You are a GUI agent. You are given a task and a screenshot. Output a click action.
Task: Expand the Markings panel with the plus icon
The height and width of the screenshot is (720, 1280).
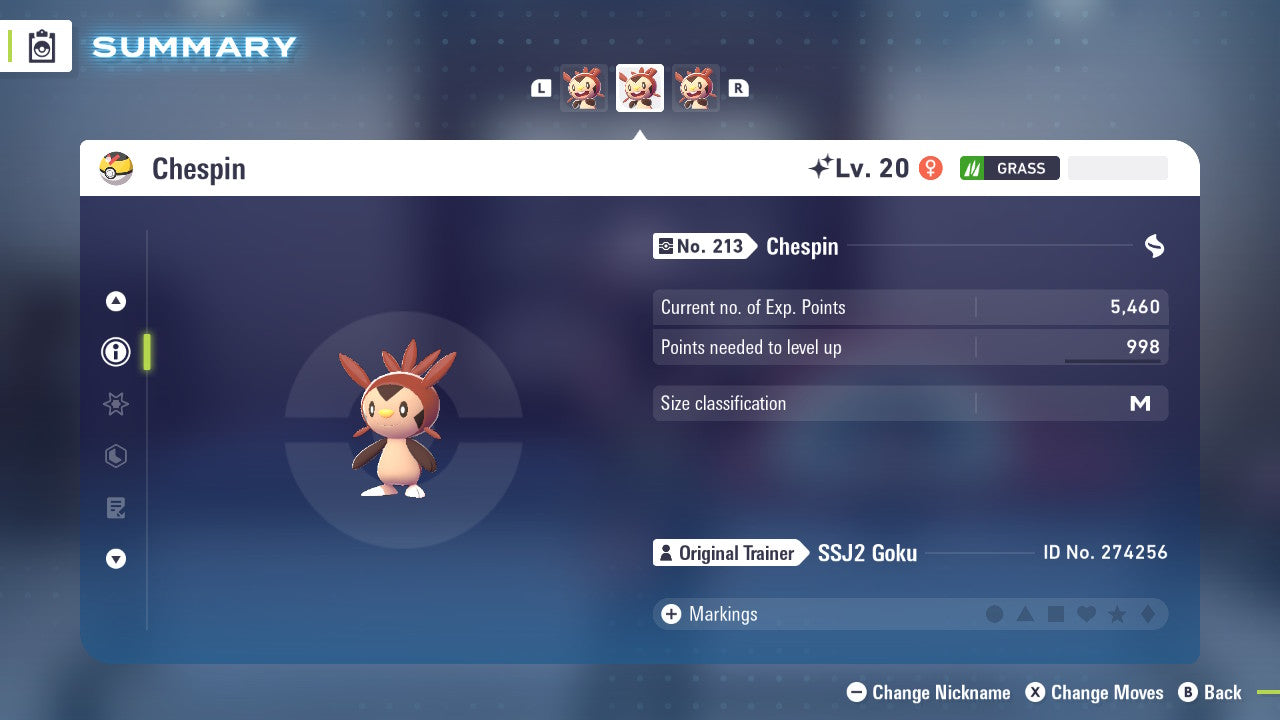[670, 614]
